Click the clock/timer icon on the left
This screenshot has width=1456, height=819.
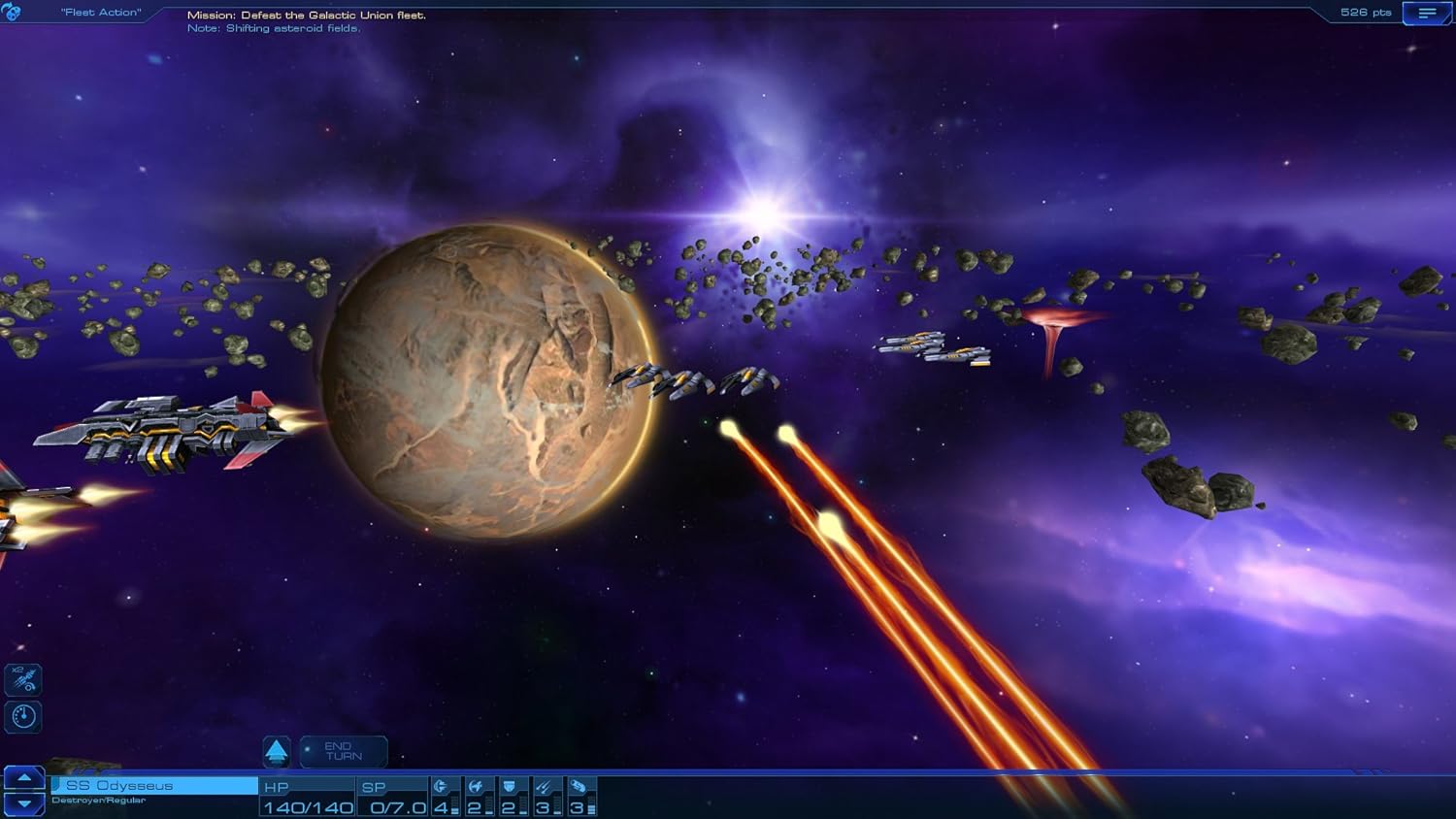coord(21,716)
